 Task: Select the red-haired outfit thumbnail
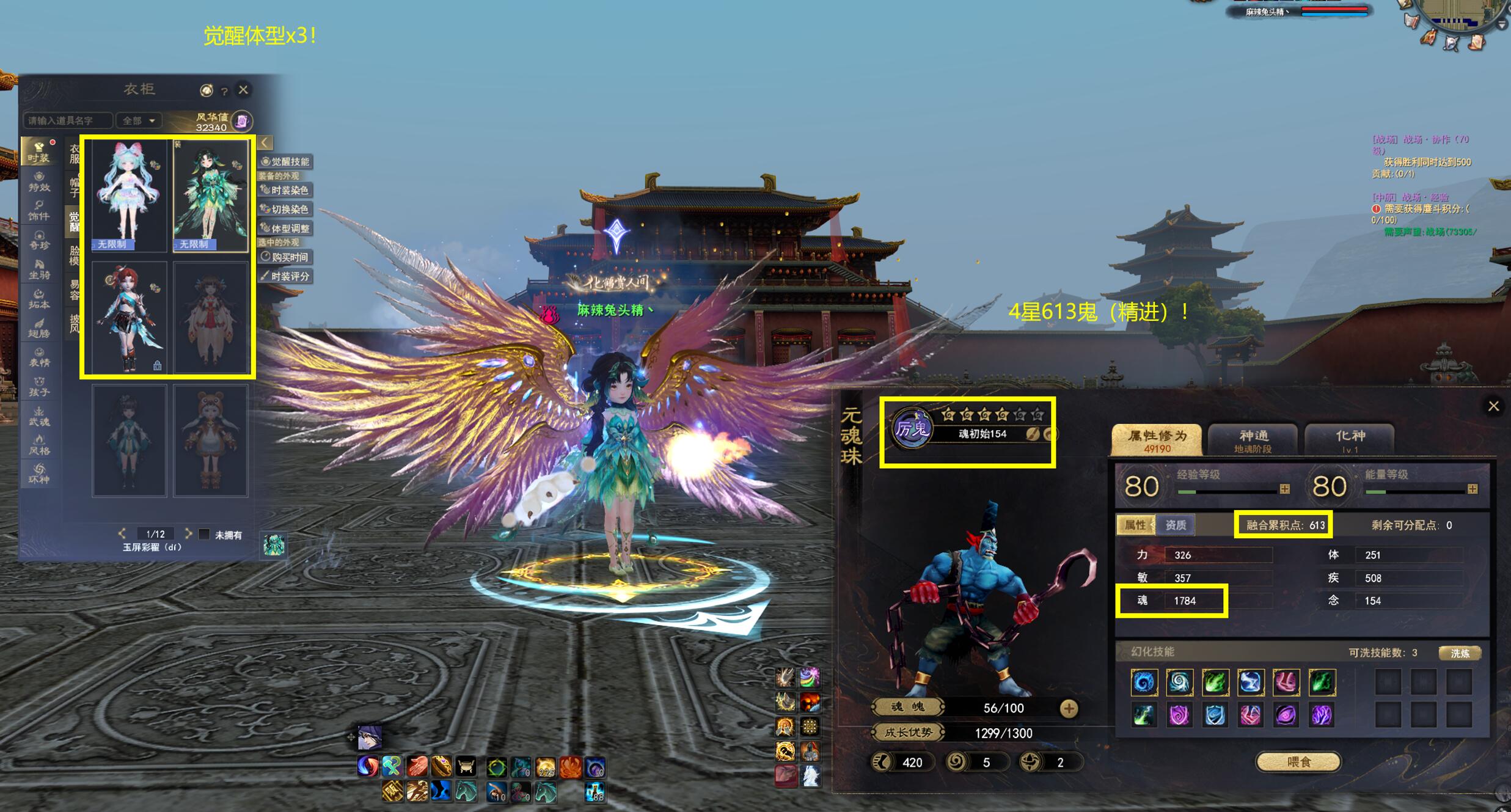(x=128, y=317)
